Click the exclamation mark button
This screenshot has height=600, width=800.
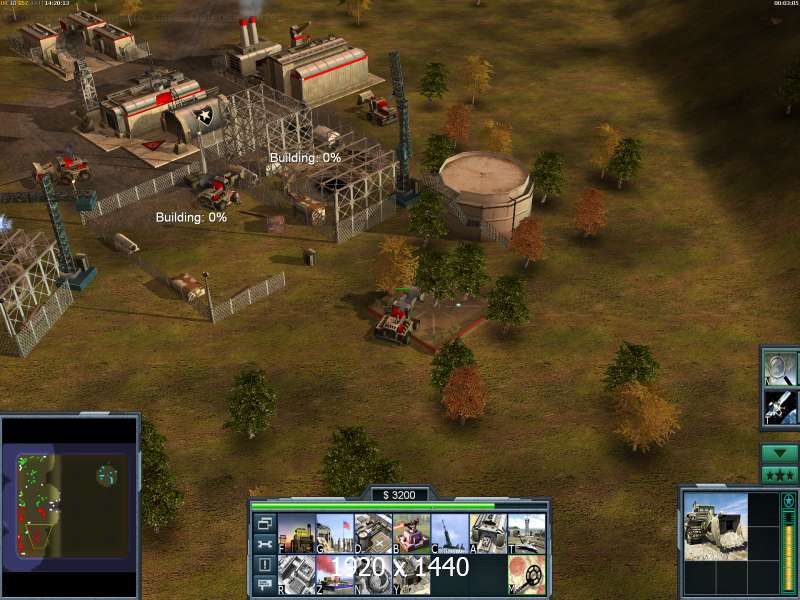[x=264, y=565]
